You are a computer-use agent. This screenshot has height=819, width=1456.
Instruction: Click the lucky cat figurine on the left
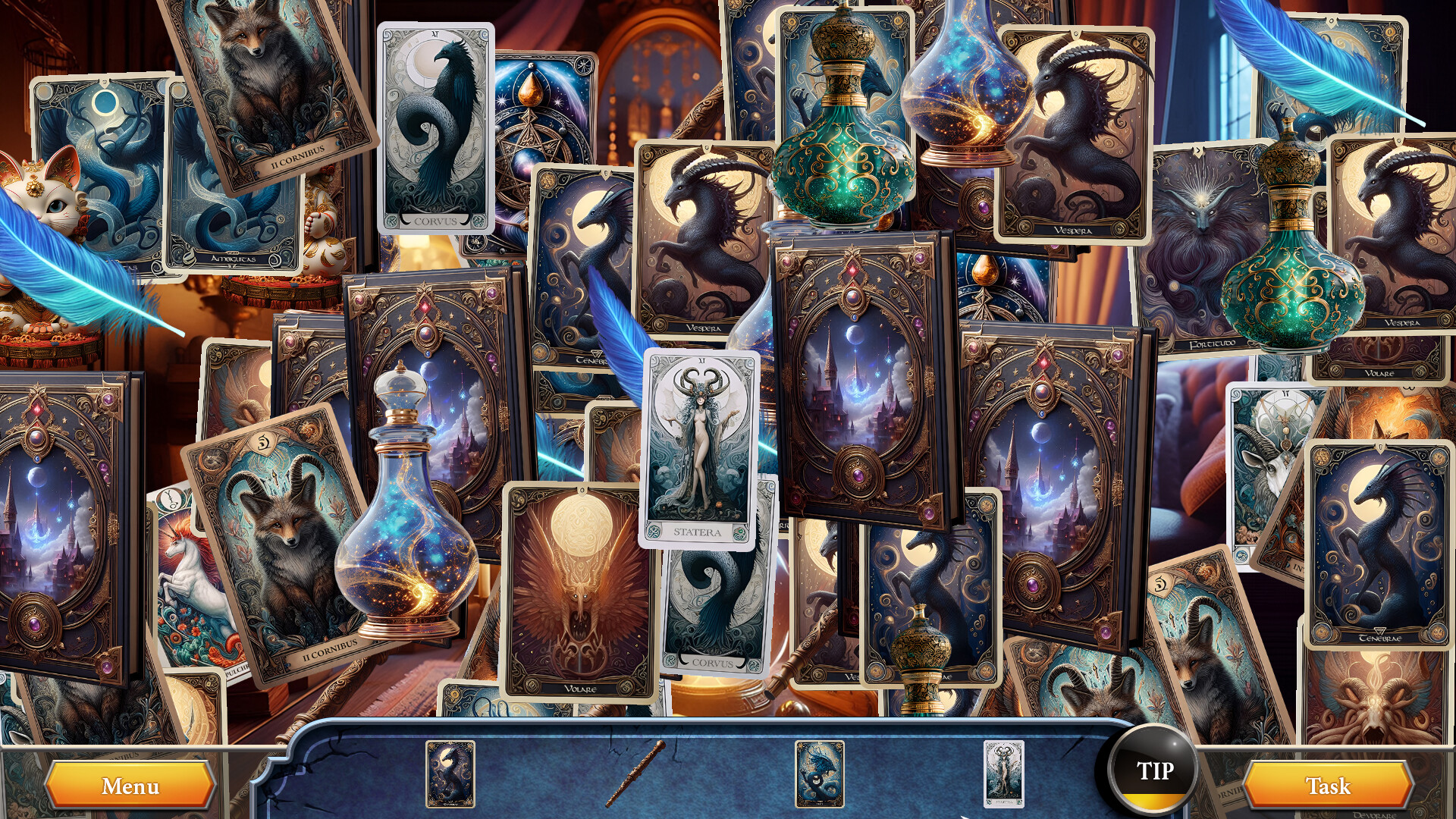[x=53, y=205]
